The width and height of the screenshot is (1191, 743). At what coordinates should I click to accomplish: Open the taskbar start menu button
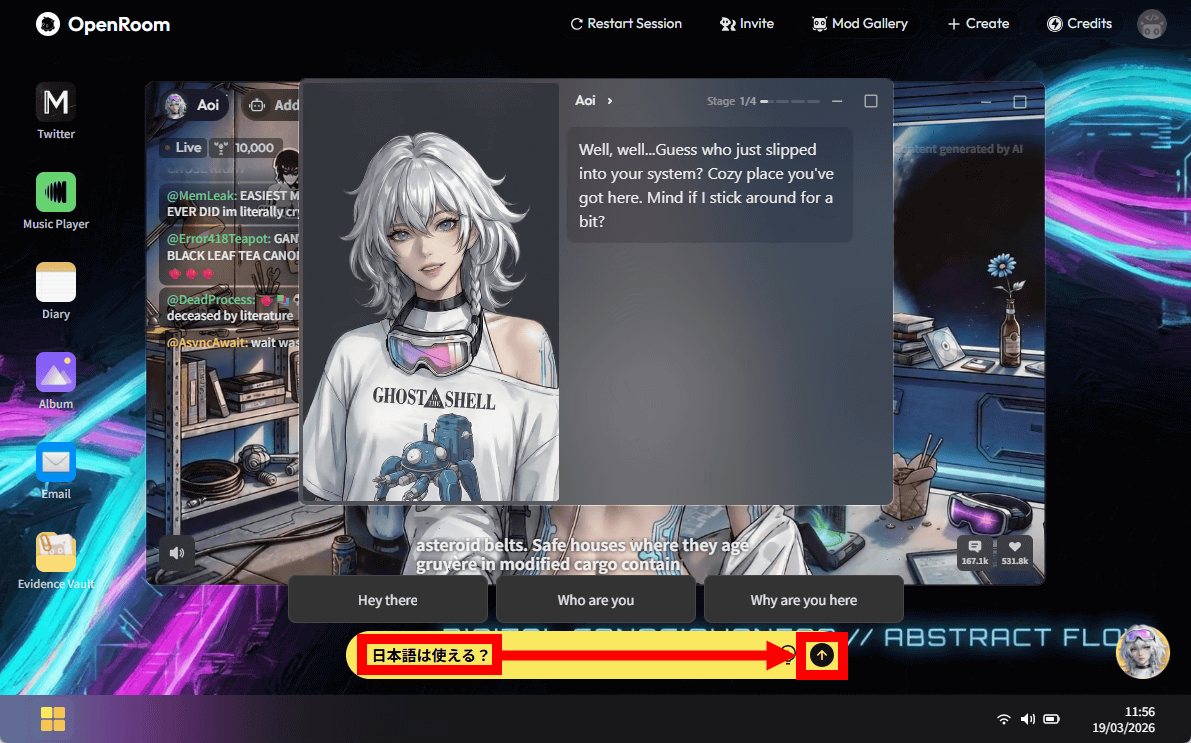pos(53,719)
